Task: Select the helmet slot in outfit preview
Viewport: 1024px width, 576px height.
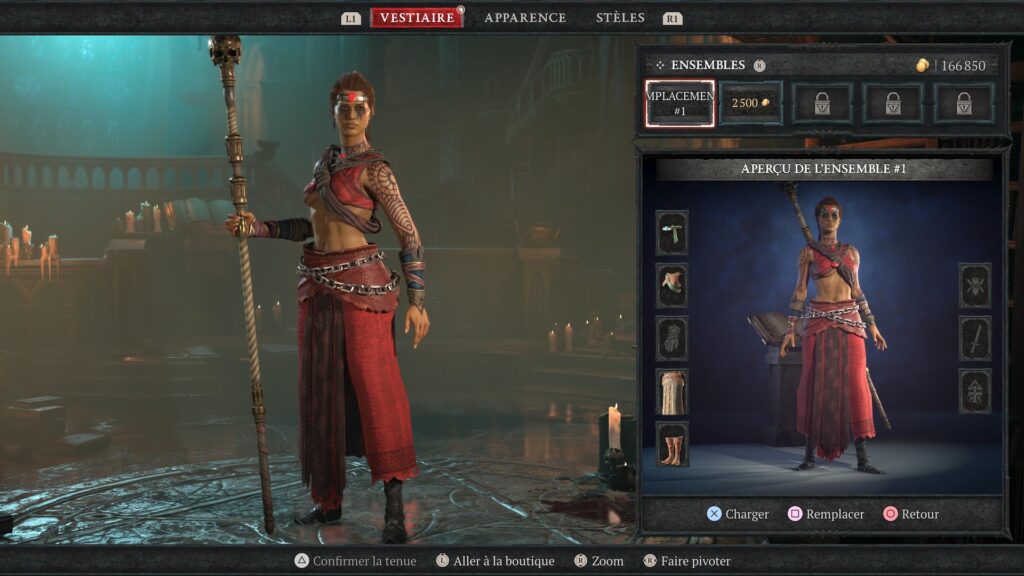Action: click(672, 232)
